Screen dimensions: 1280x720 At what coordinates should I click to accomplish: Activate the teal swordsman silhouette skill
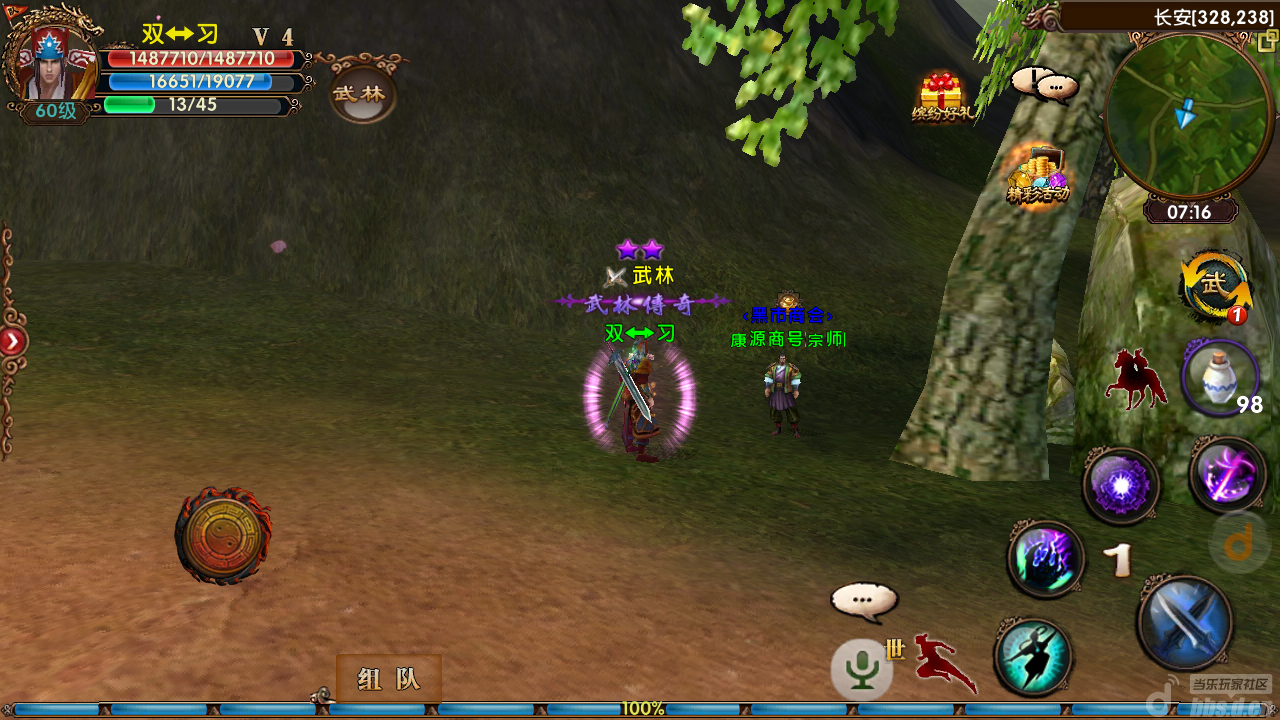tap(1033, 657)
